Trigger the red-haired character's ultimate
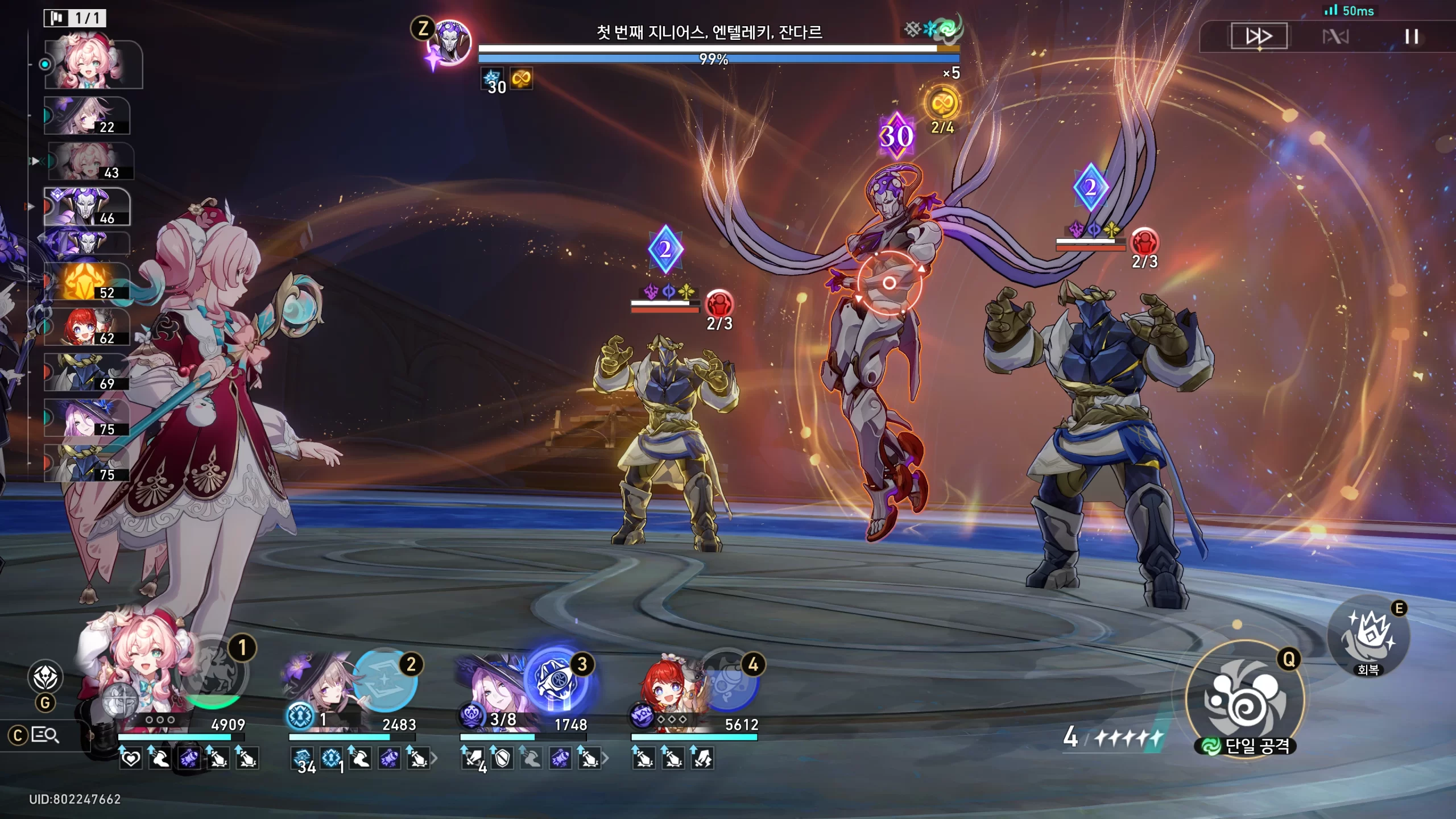This screenshot has width=1456, height=819. point(727,681)
